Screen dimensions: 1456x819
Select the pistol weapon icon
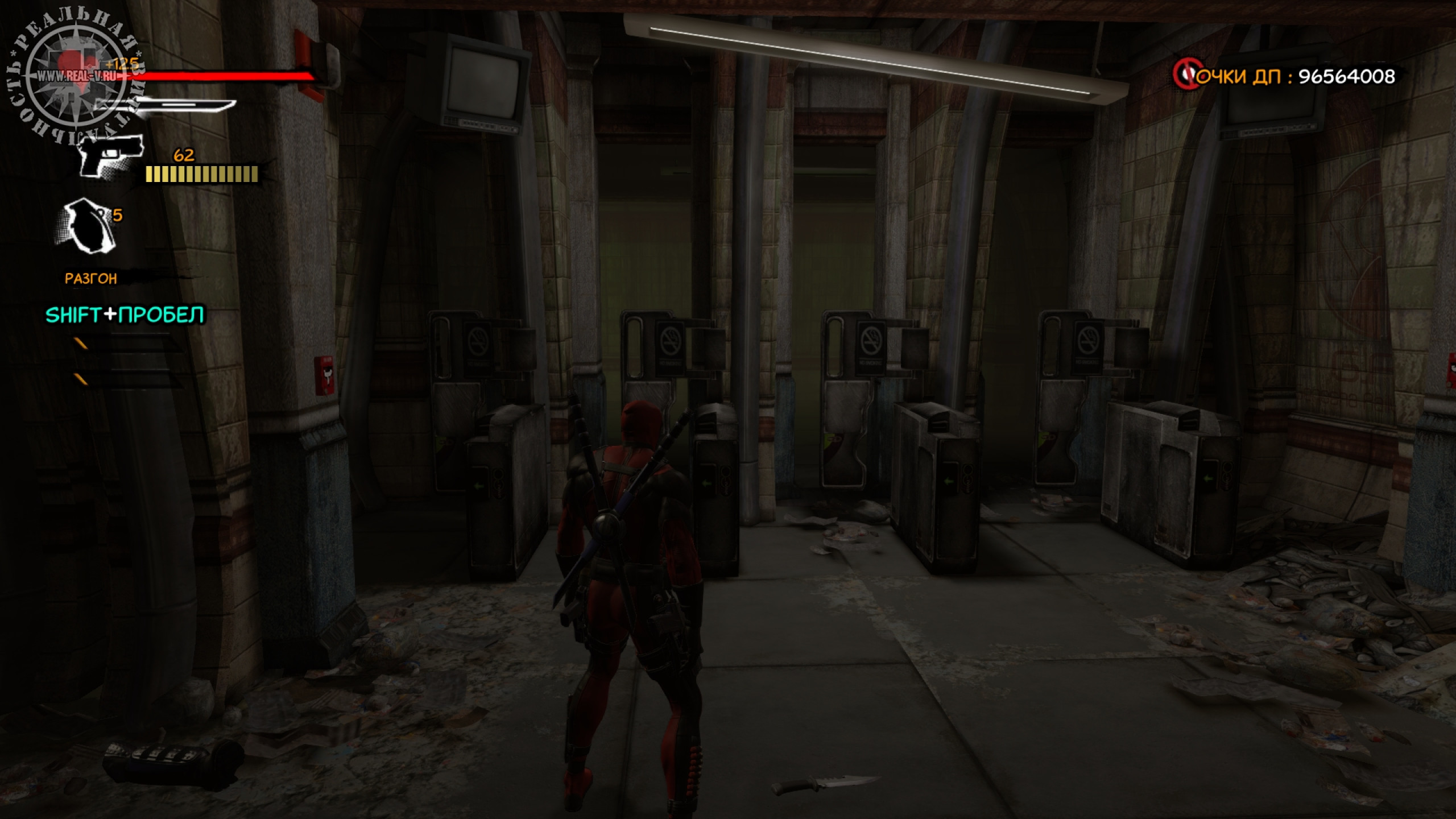coord(109,154)
